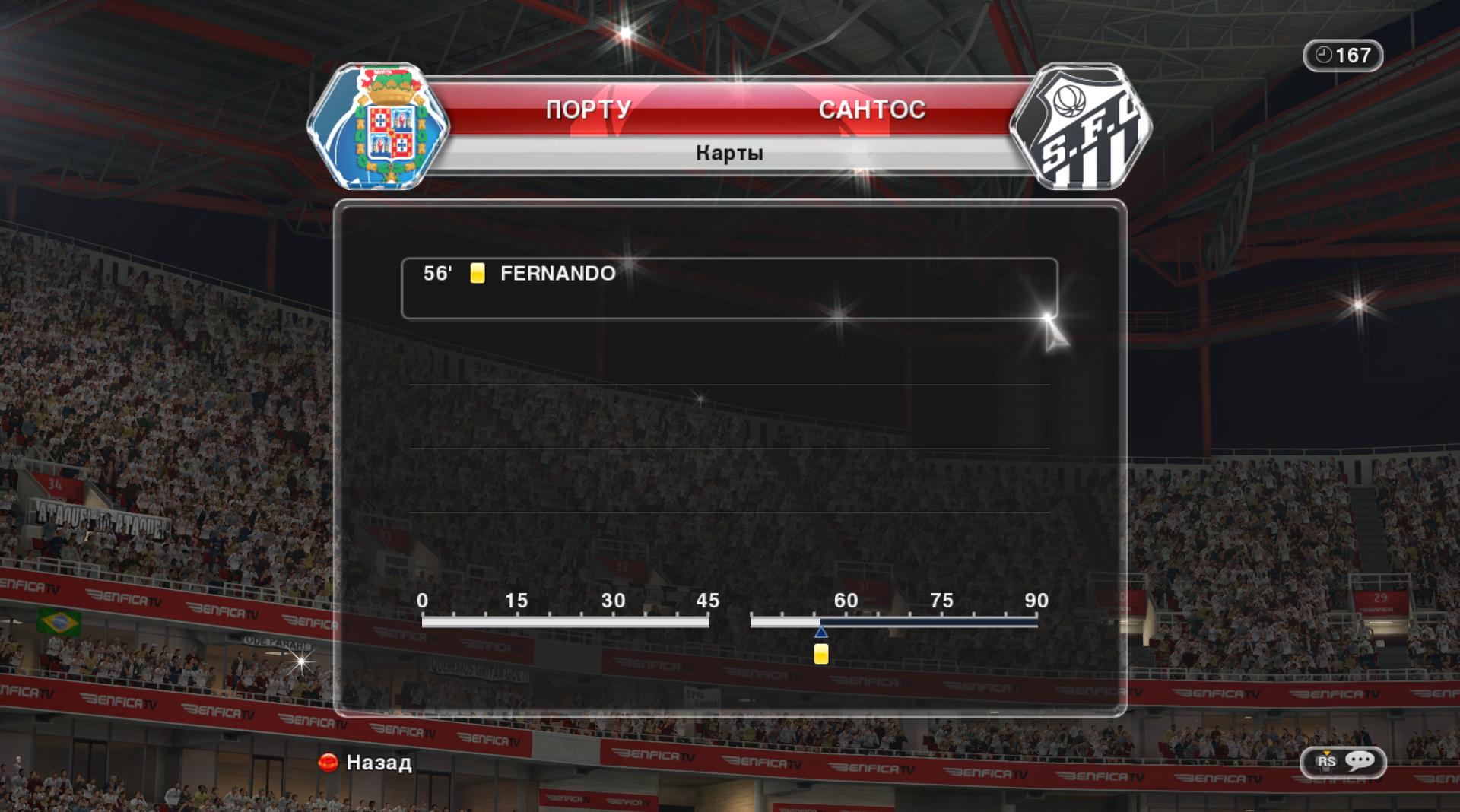This screenshot has width=1460, height=812.
Task: Click the Porto club crest
Action: pyautogui.click(x=379, y=126)
